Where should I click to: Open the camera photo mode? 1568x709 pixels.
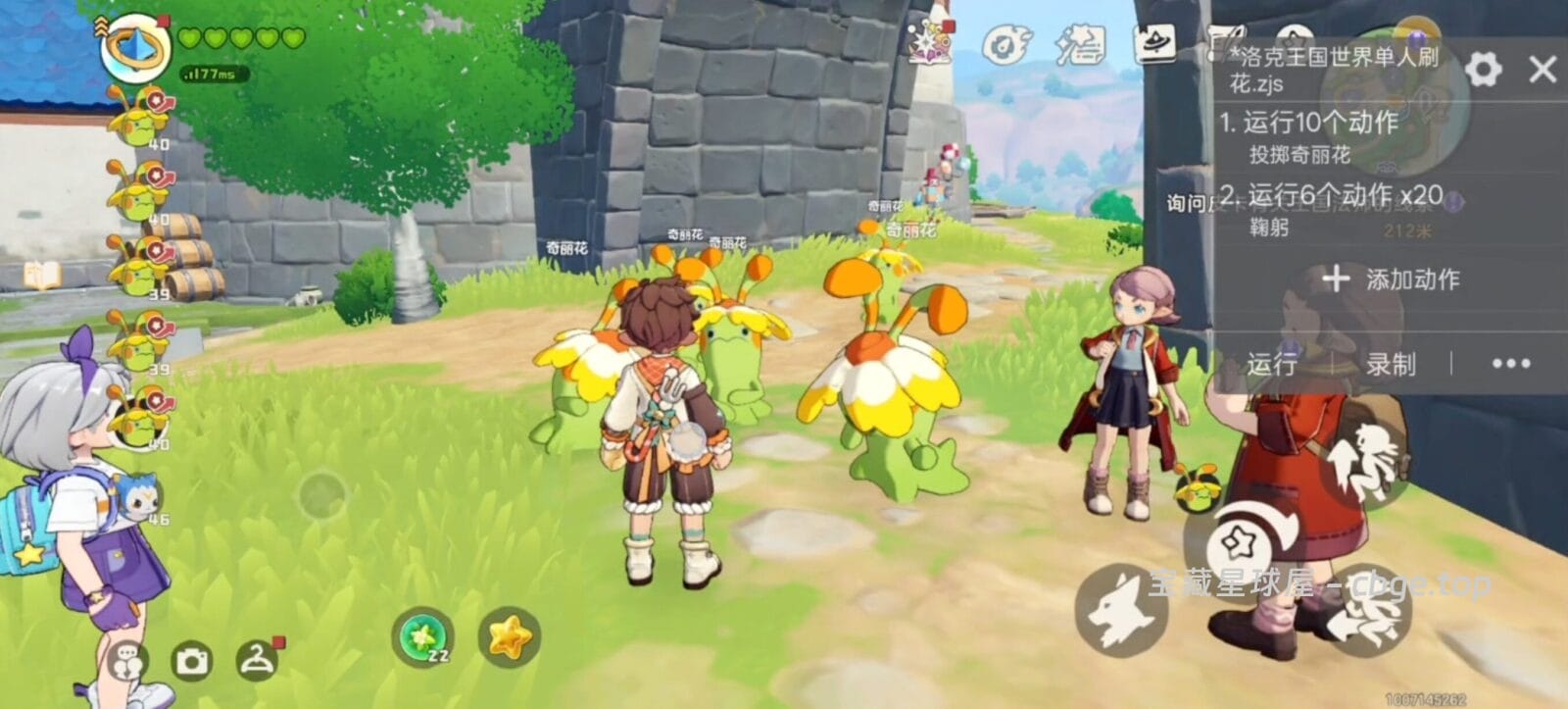192,661
